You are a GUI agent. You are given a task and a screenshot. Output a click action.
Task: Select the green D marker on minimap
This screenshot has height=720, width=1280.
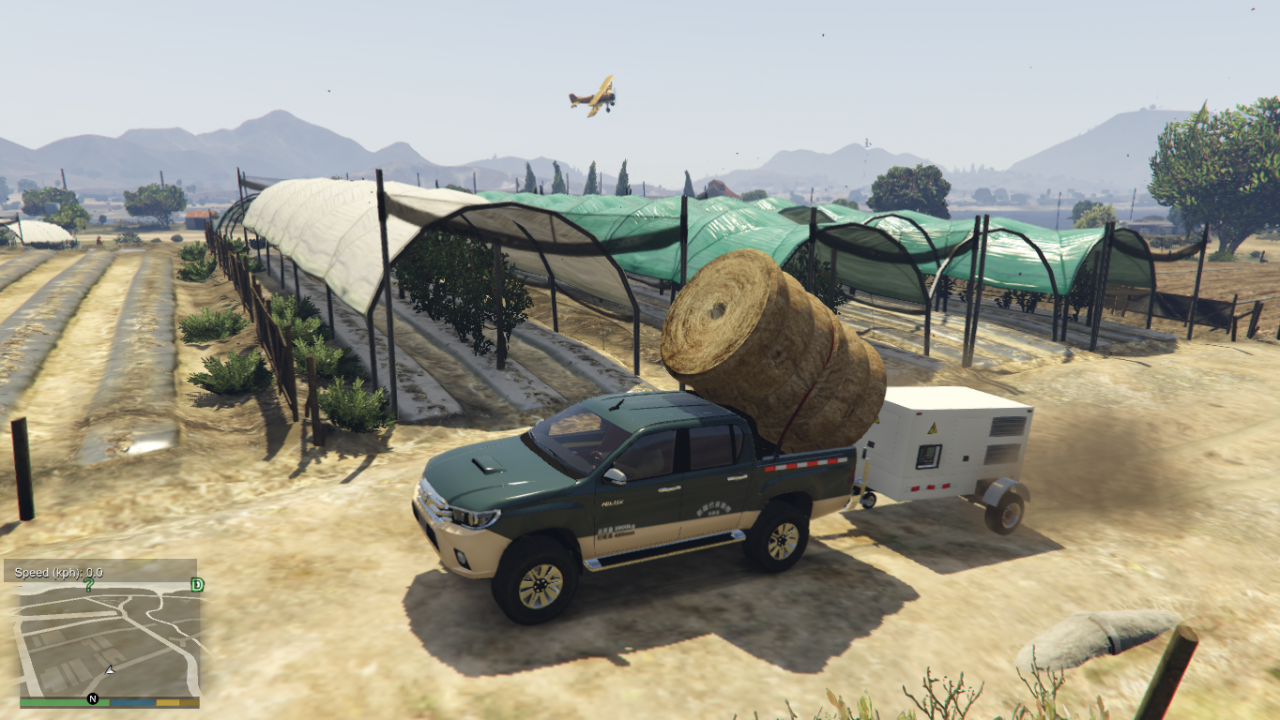197,584
